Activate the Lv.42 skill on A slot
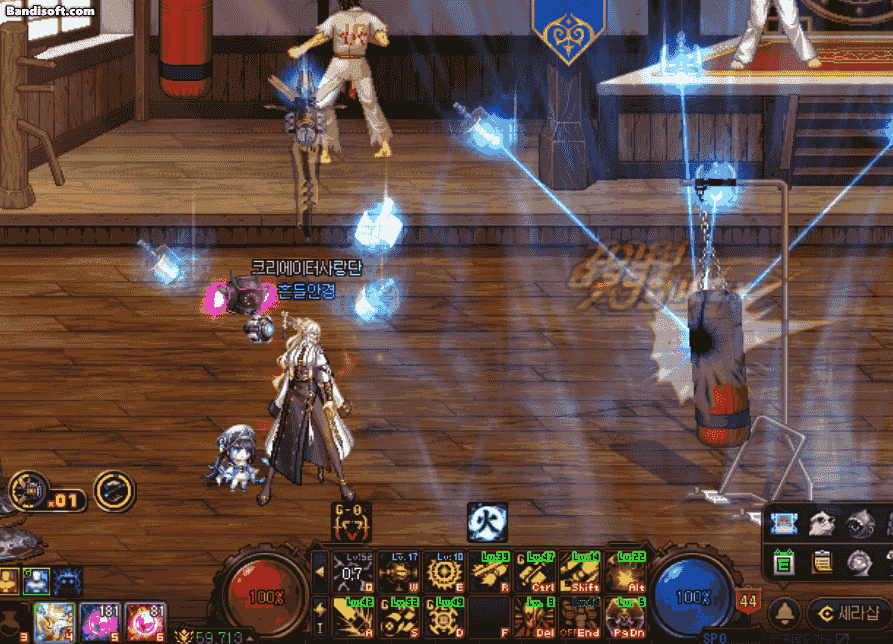This screenshot has width=893, height=644. pyautogui.click(x=353, y=617)
